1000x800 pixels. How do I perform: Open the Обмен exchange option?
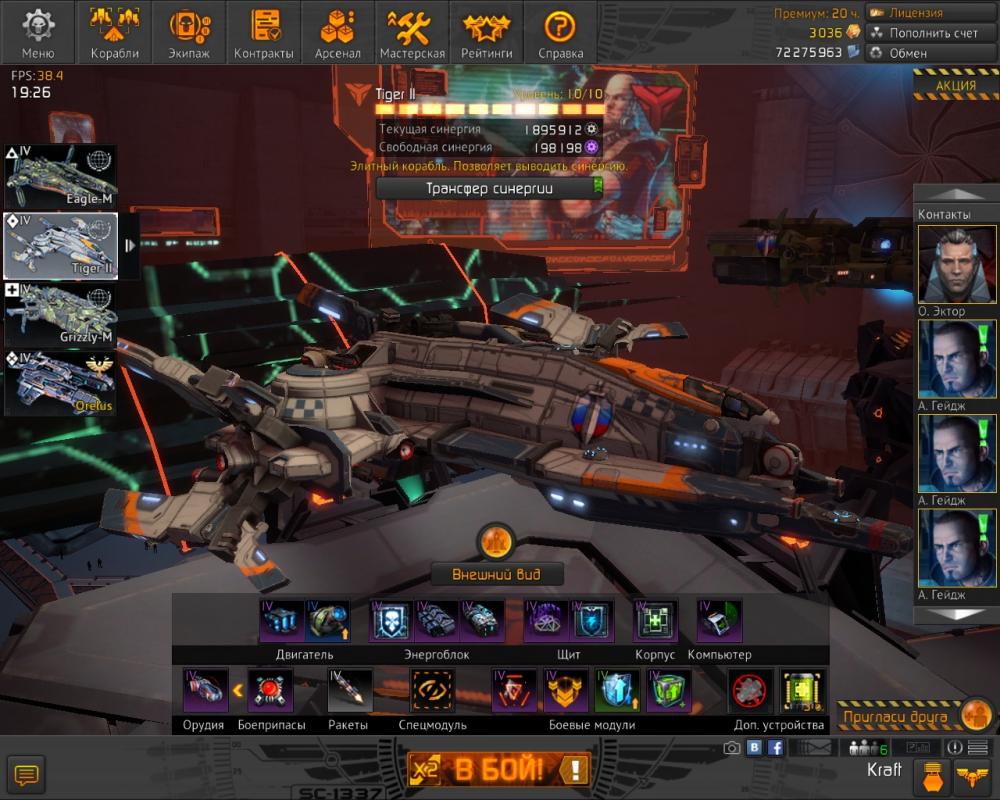(918, 53)
